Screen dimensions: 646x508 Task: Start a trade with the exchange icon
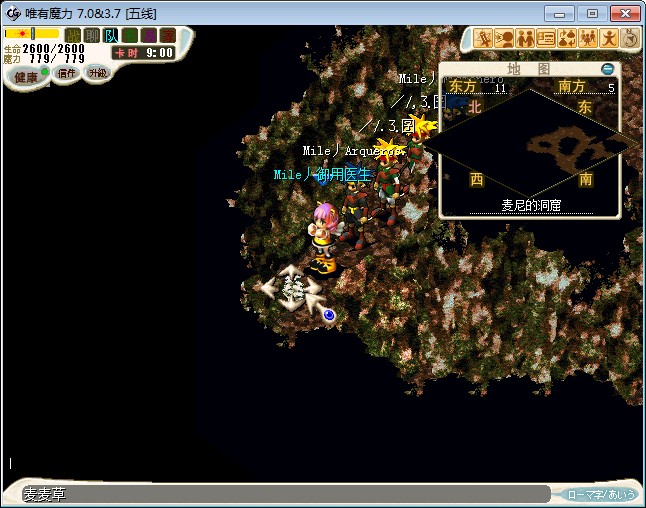tap(567, 38)
